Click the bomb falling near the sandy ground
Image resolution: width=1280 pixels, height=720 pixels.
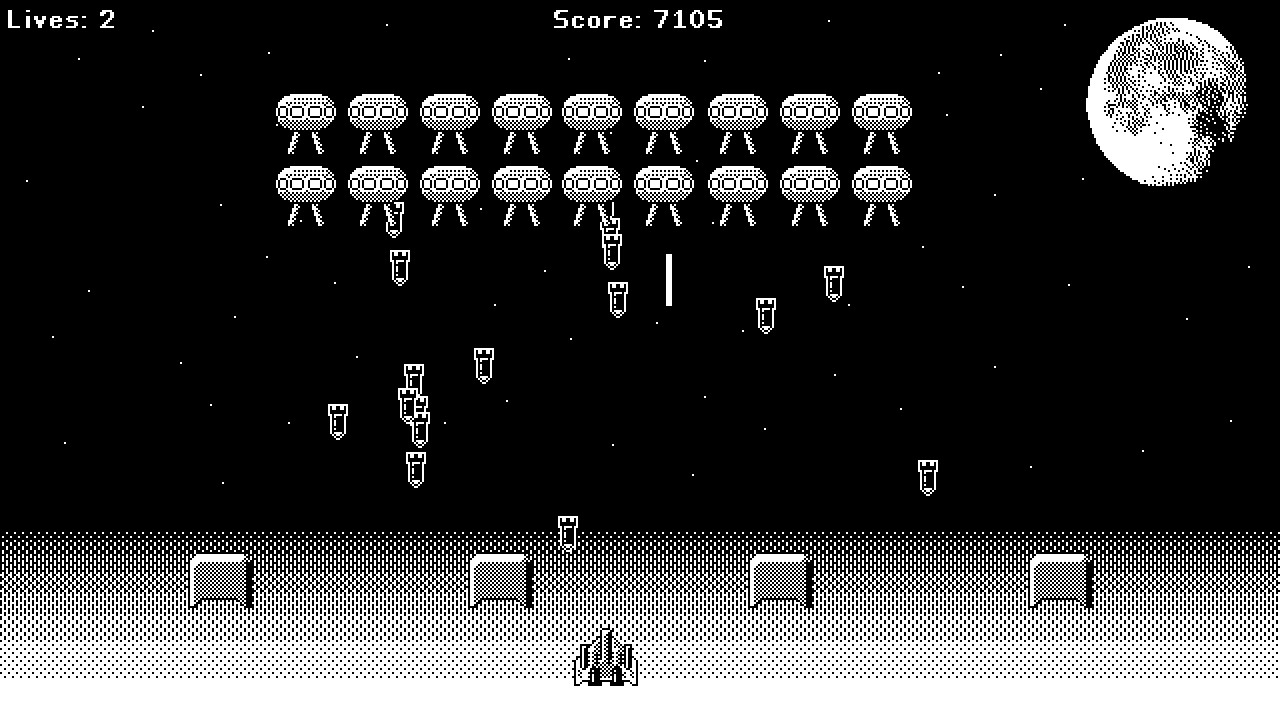click(566, 530)
